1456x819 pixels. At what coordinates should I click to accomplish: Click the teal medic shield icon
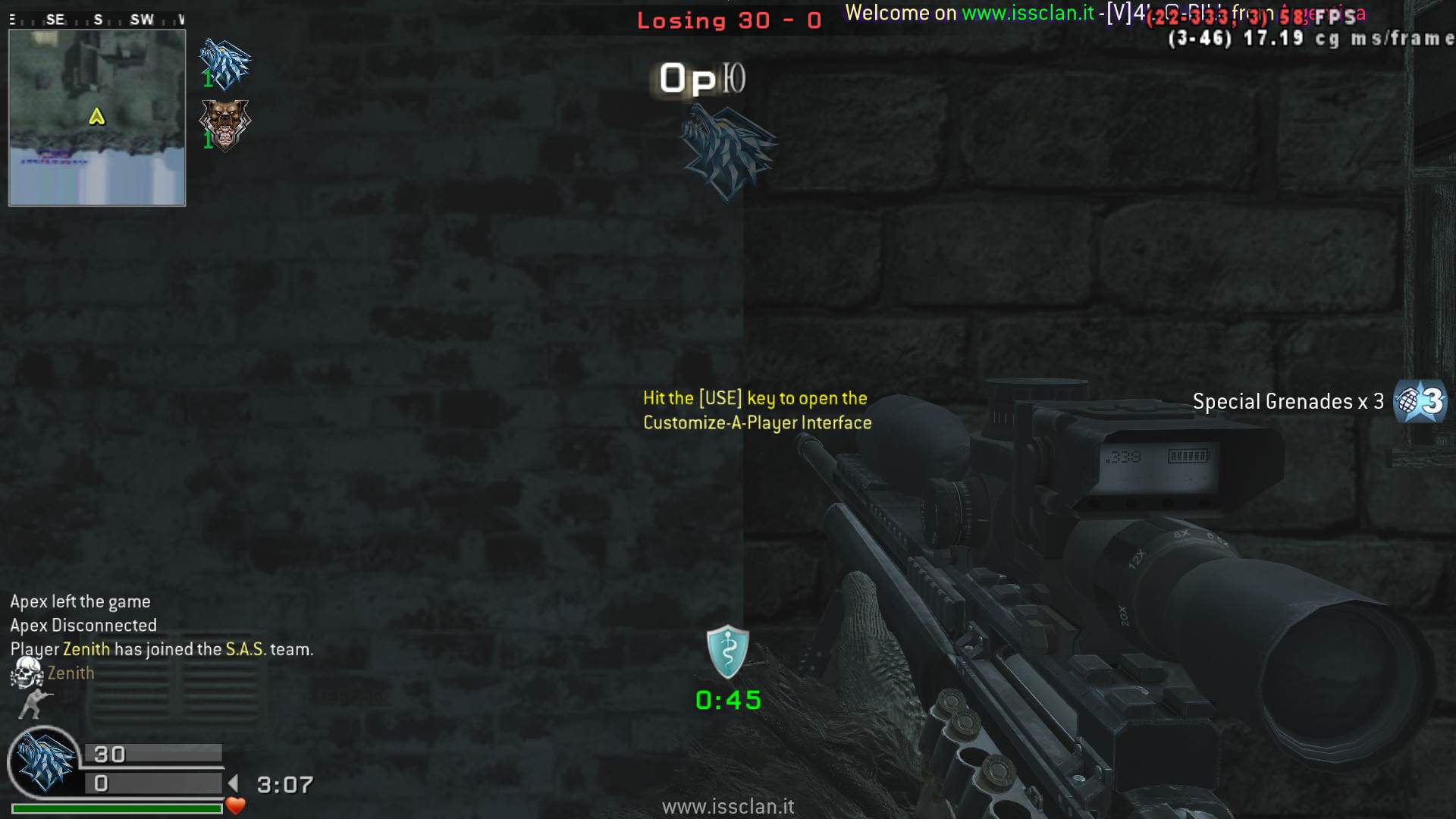pos(727,652)
